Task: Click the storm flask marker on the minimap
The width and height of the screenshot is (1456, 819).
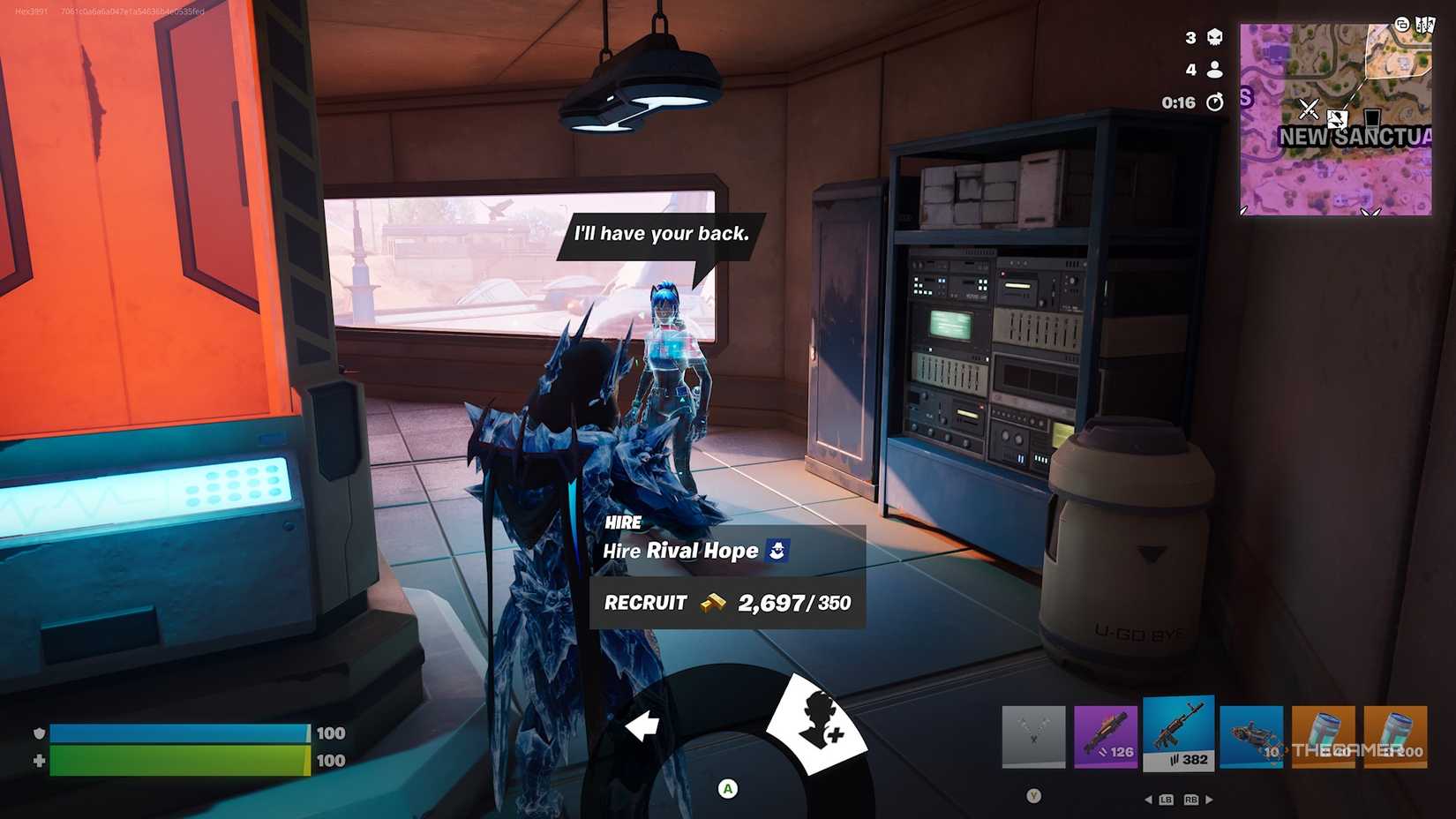Action: point(1370,118)
